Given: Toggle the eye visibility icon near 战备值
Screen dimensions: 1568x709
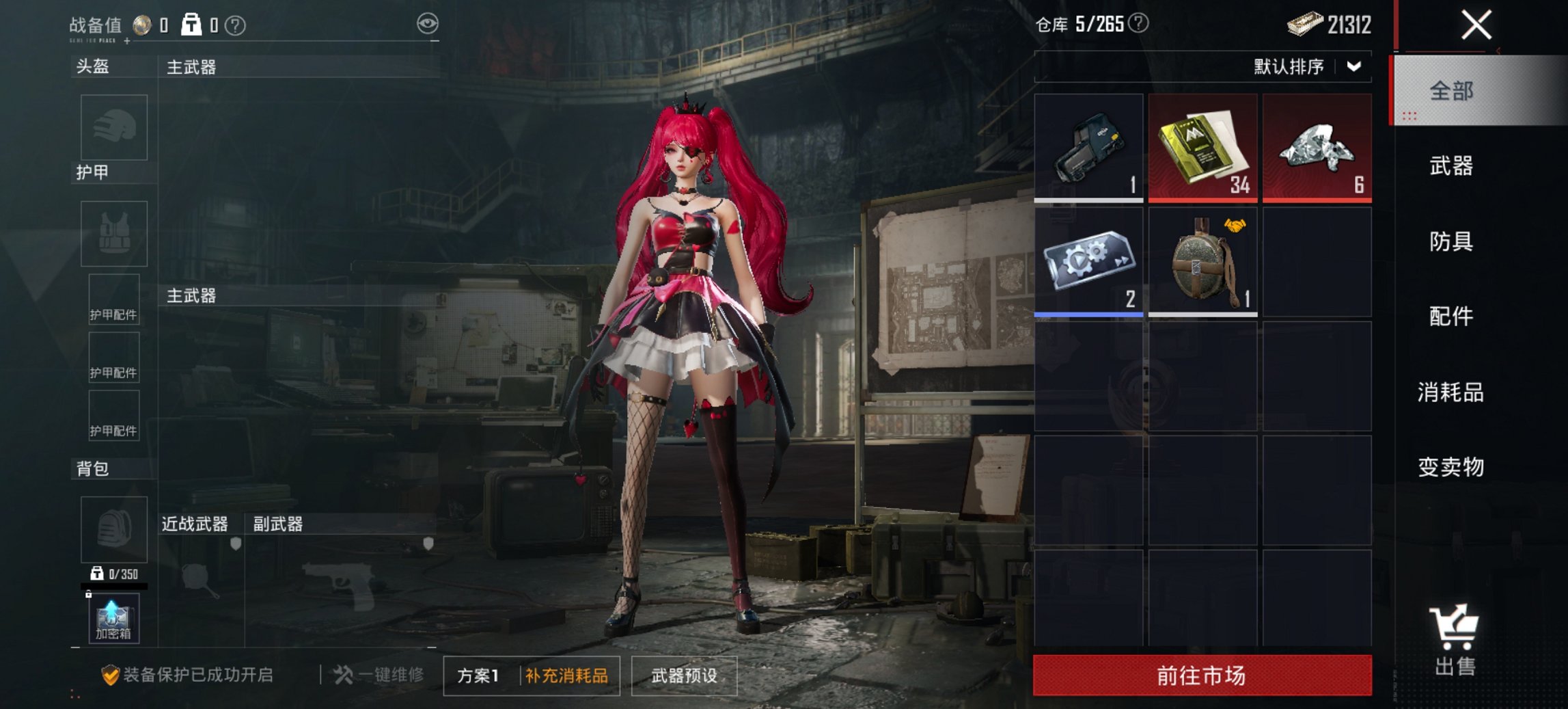Looking at the screenshot, I should click(429, 23).
